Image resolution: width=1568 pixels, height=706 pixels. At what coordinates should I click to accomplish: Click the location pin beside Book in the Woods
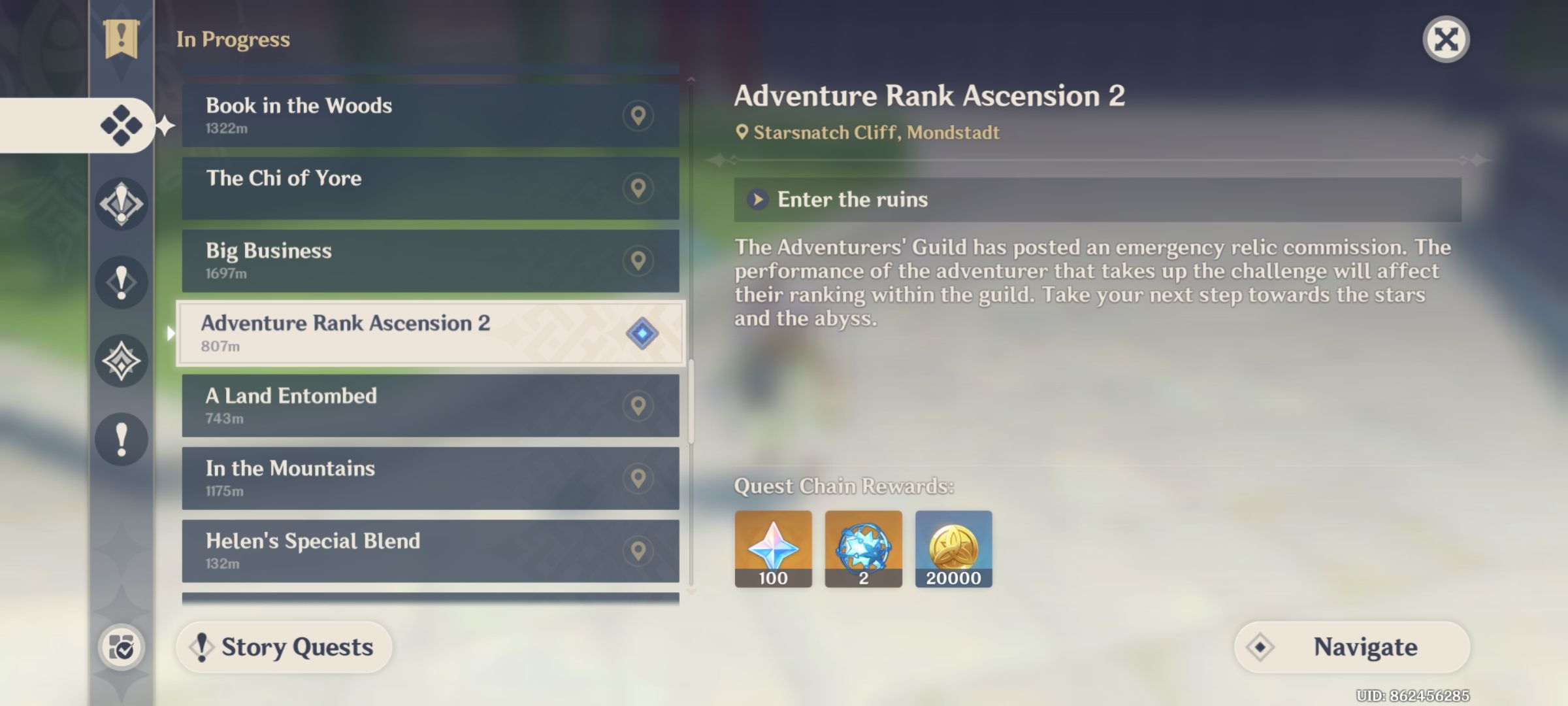(x=639, y=115)
